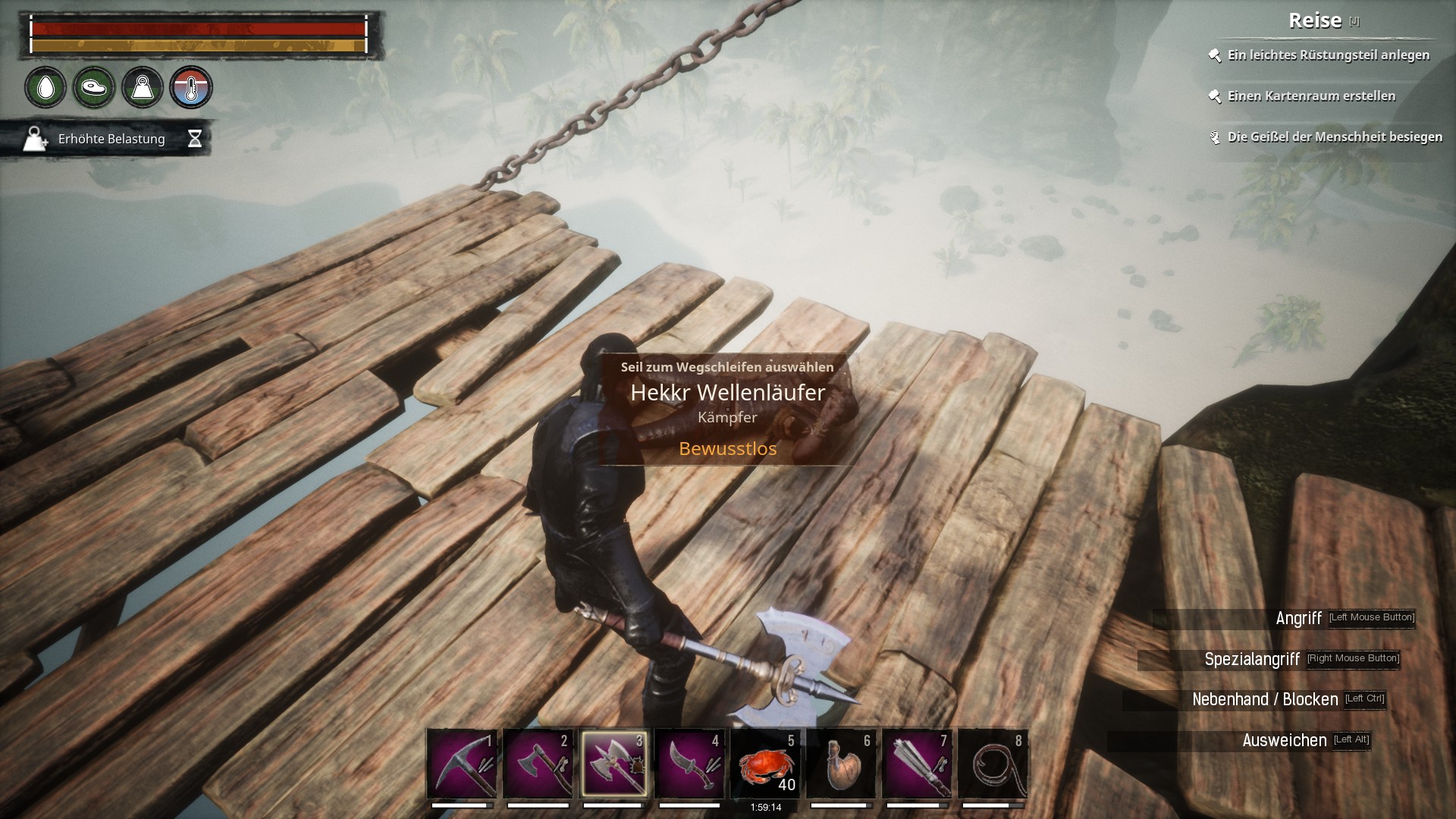Open the Reise journey tracker header
1456x819 pixels.
coord(1315,20)
